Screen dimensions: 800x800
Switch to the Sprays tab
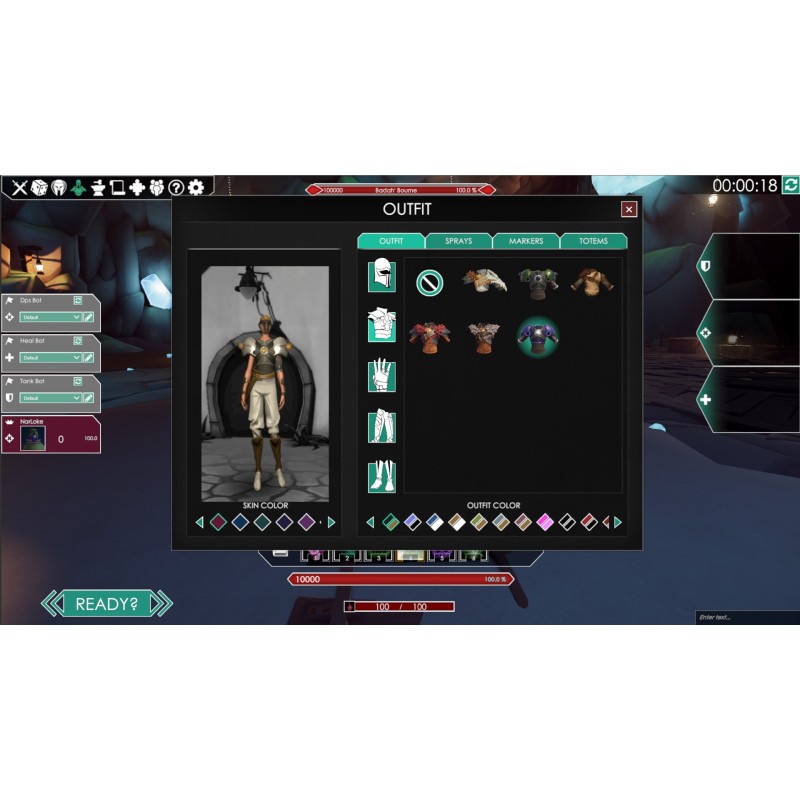point(458,241)
